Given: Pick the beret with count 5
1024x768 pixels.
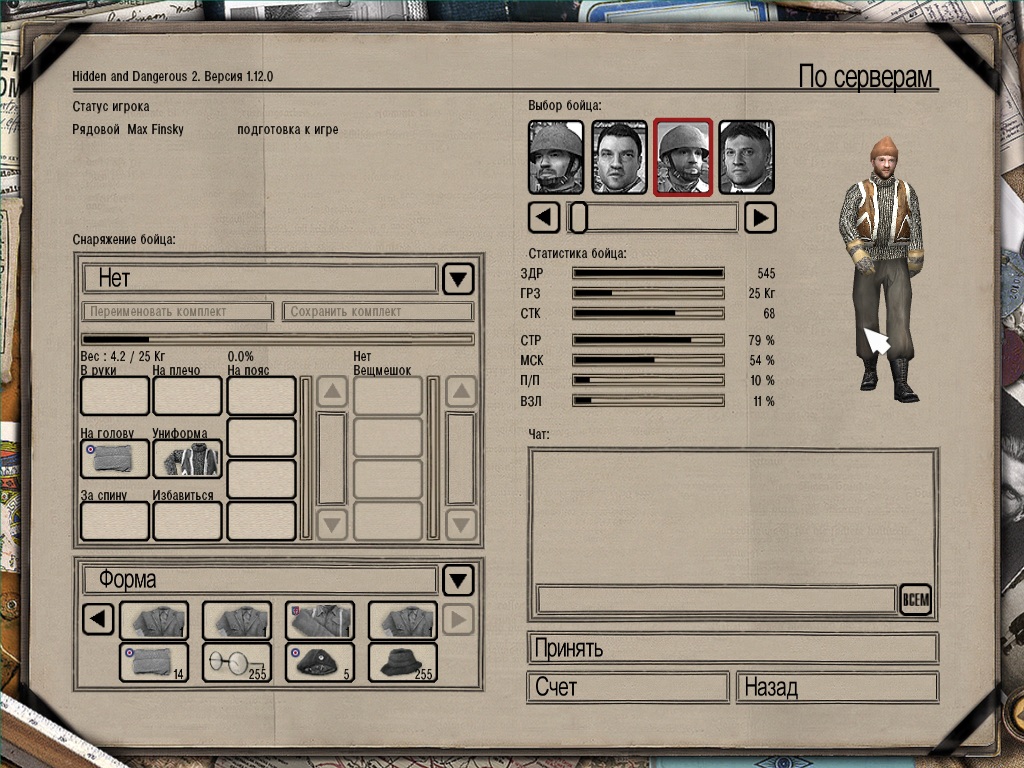Looking at the screenshot, I should click(x=320, y=662).
